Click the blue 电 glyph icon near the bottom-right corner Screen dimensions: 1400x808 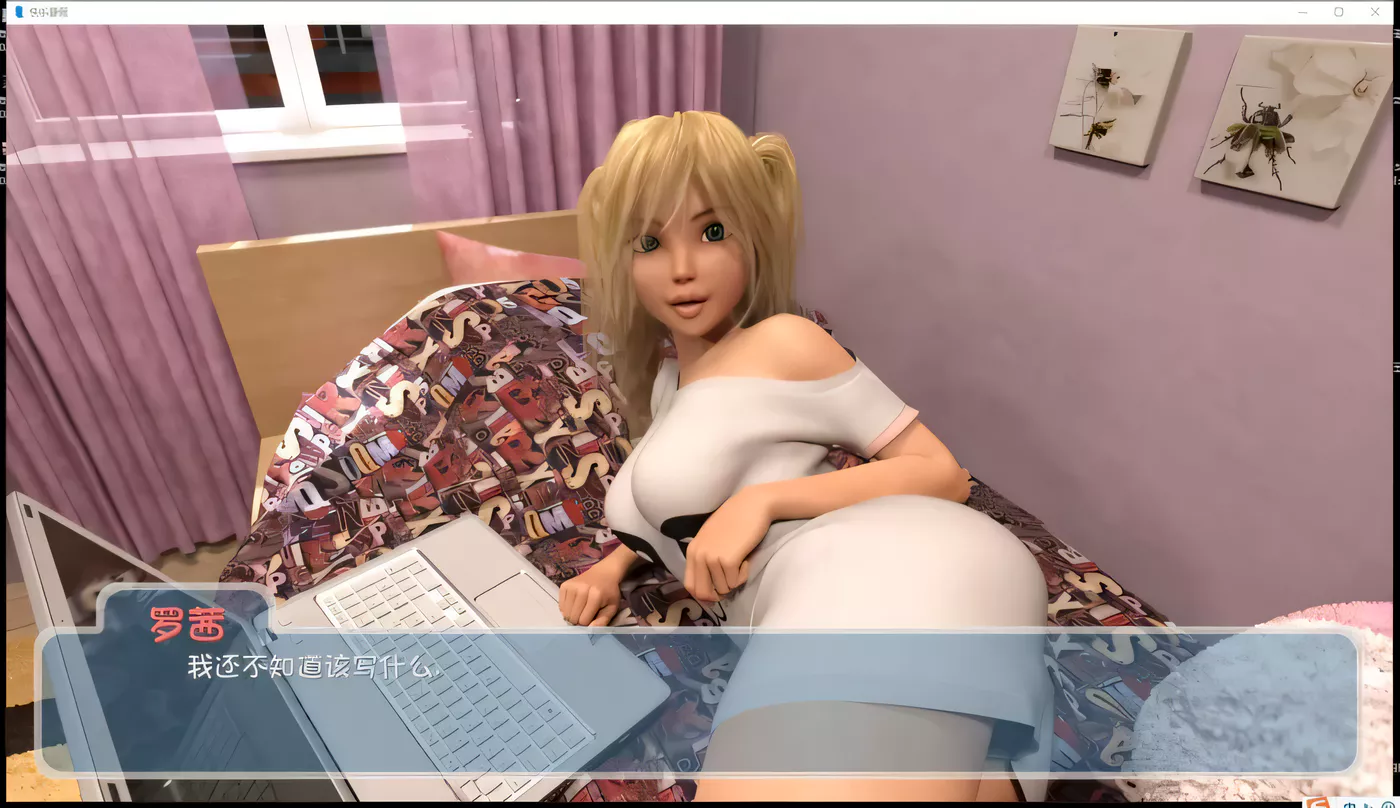coord(1351,804)
